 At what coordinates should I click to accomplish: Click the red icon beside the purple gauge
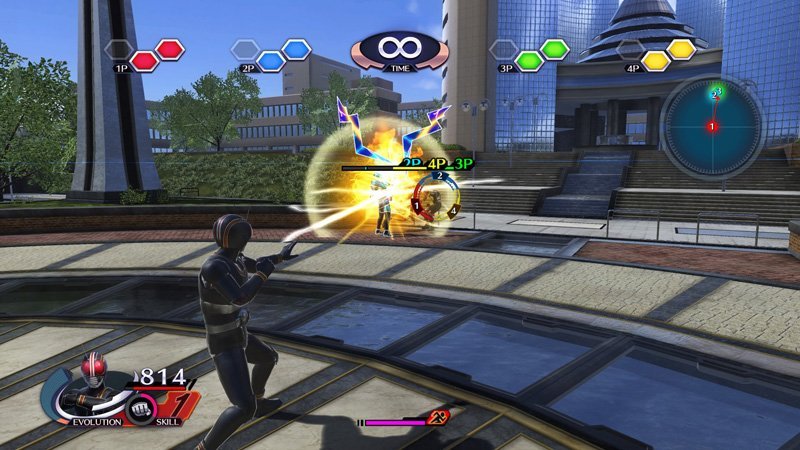438,419
